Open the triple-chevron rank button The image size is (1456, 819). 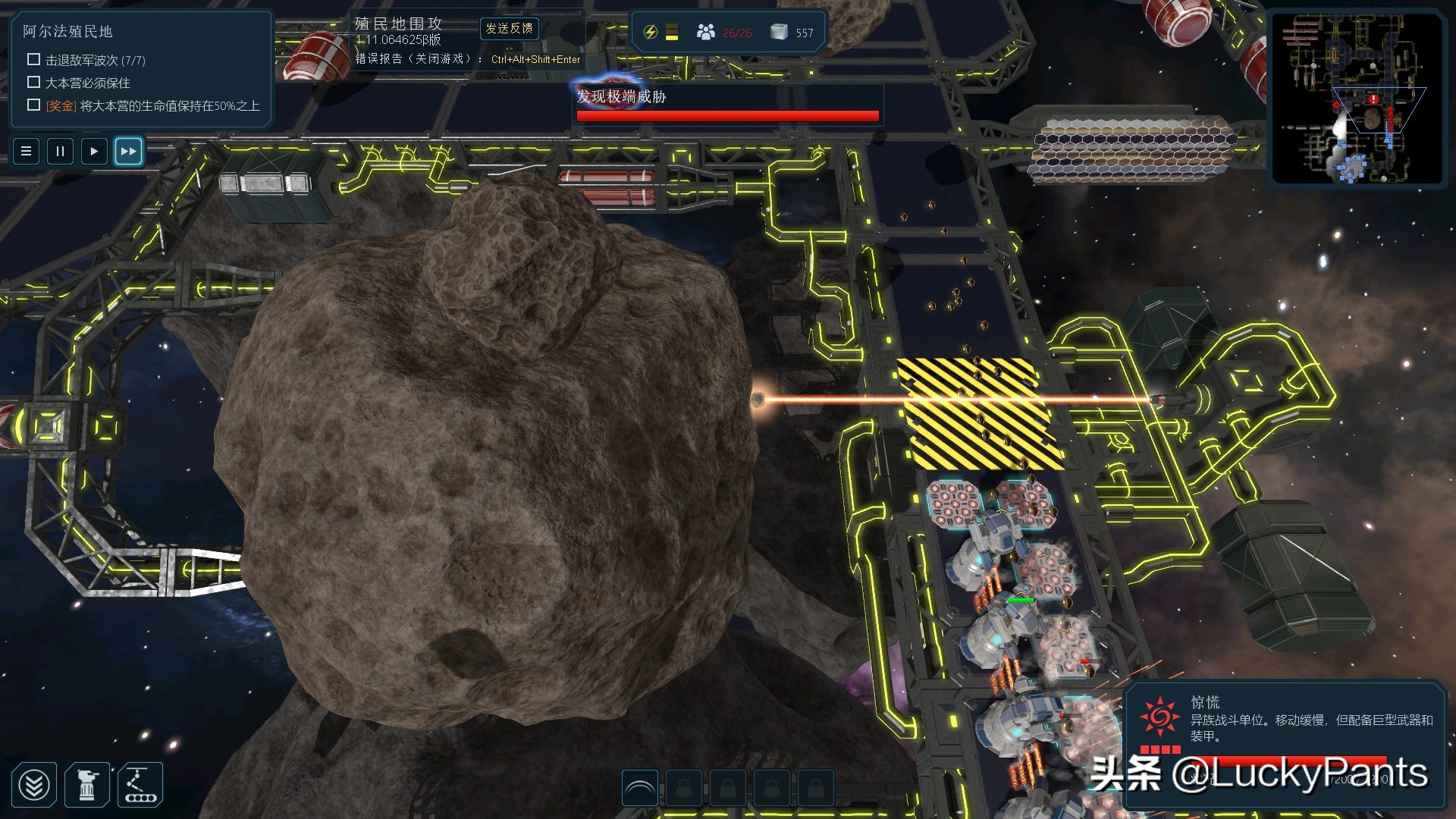[34, 785]
